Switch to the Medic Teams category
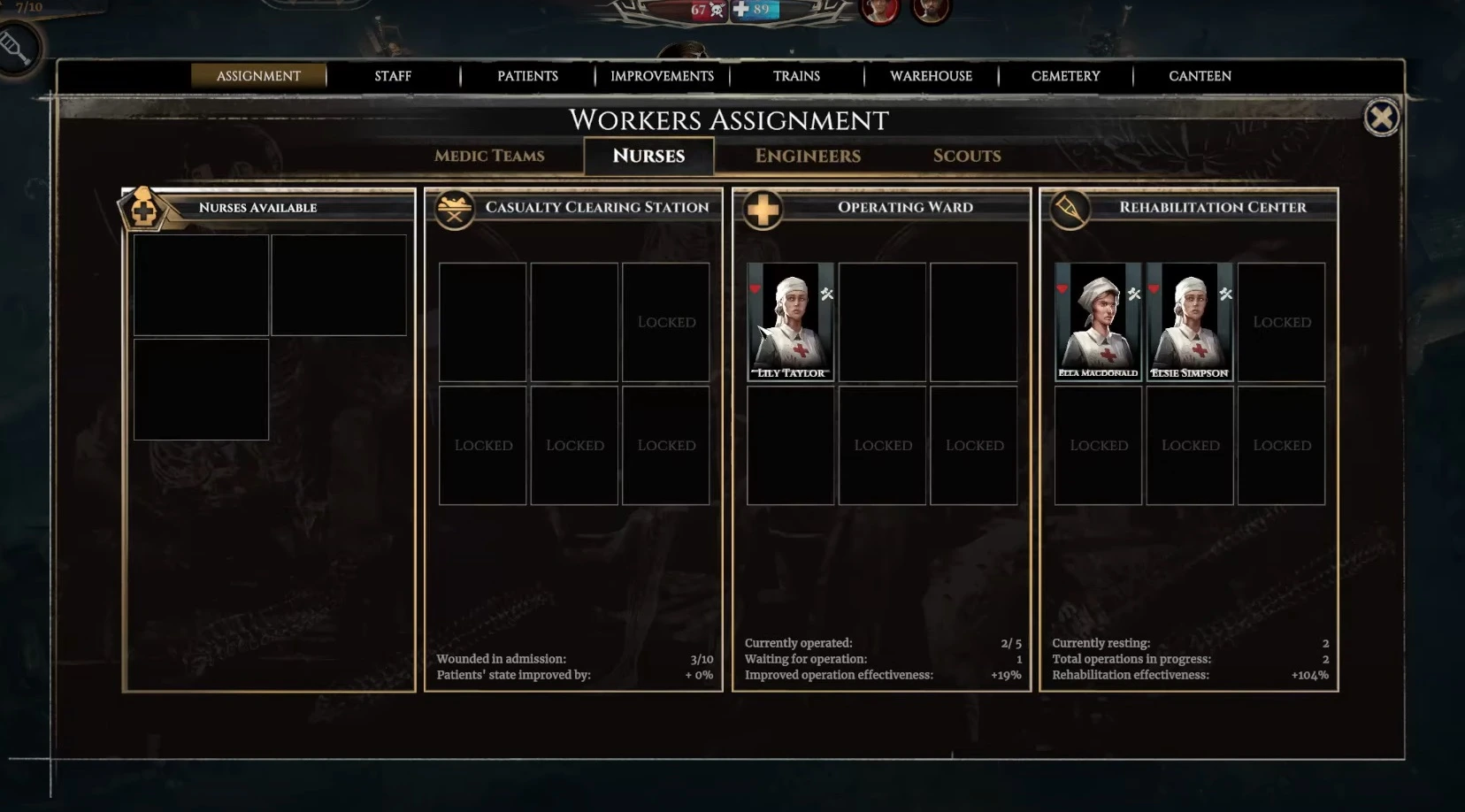 (x=488, y=156)
